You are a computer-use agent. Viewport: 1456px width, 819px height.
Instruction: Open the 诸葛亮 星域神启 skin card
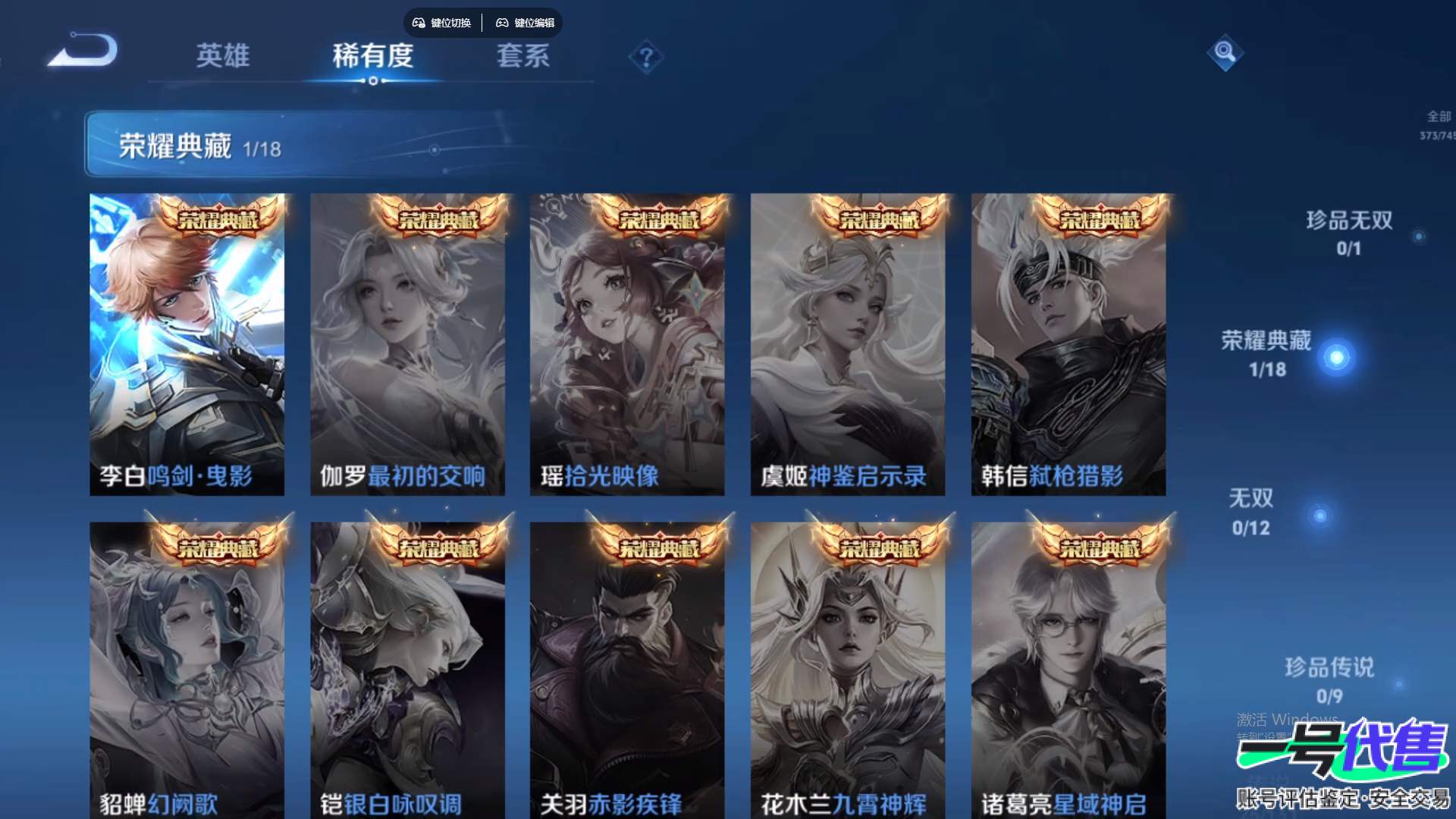pos(1068,671)
